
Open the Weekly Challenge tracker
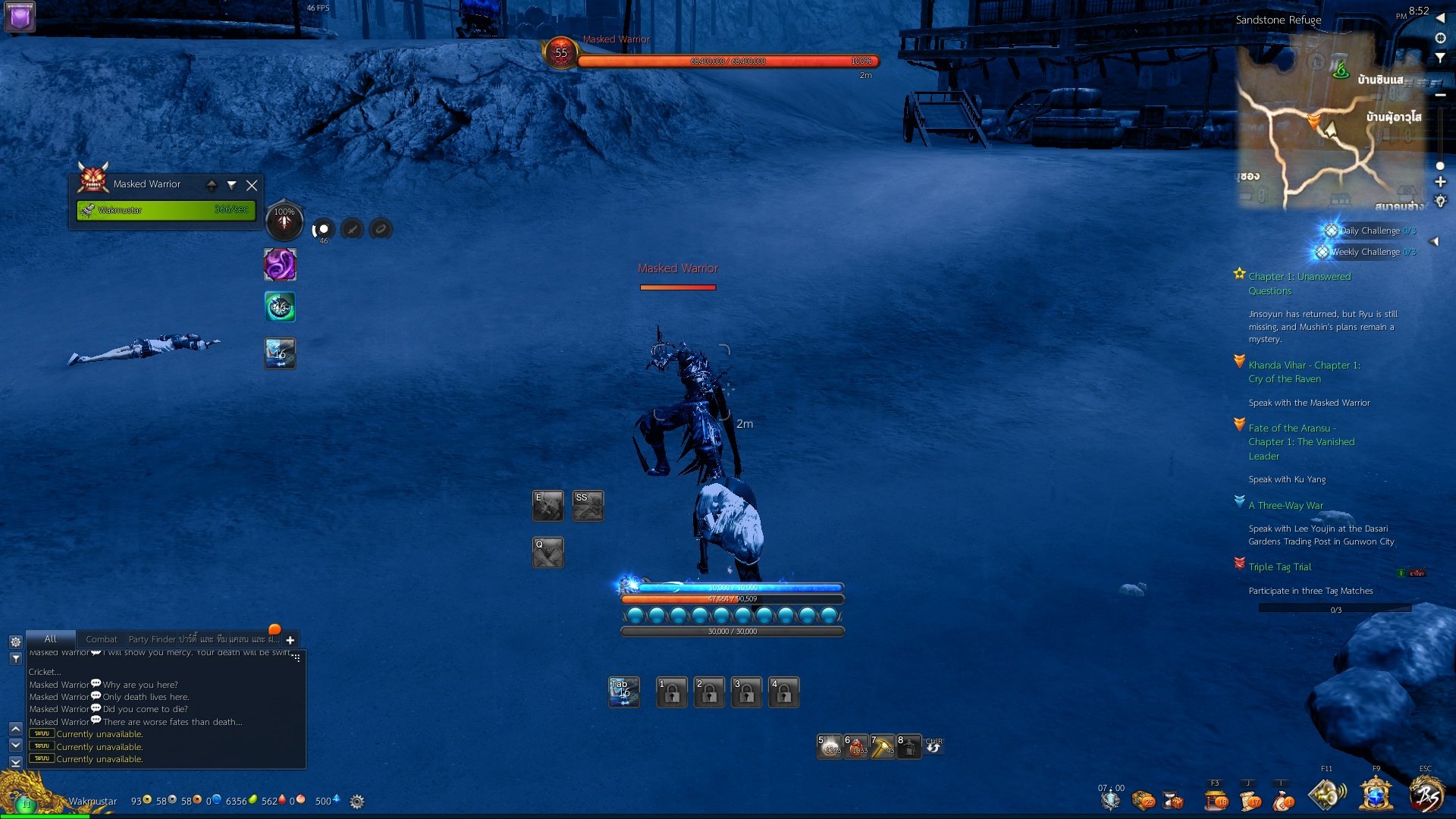coord(1364,252)
